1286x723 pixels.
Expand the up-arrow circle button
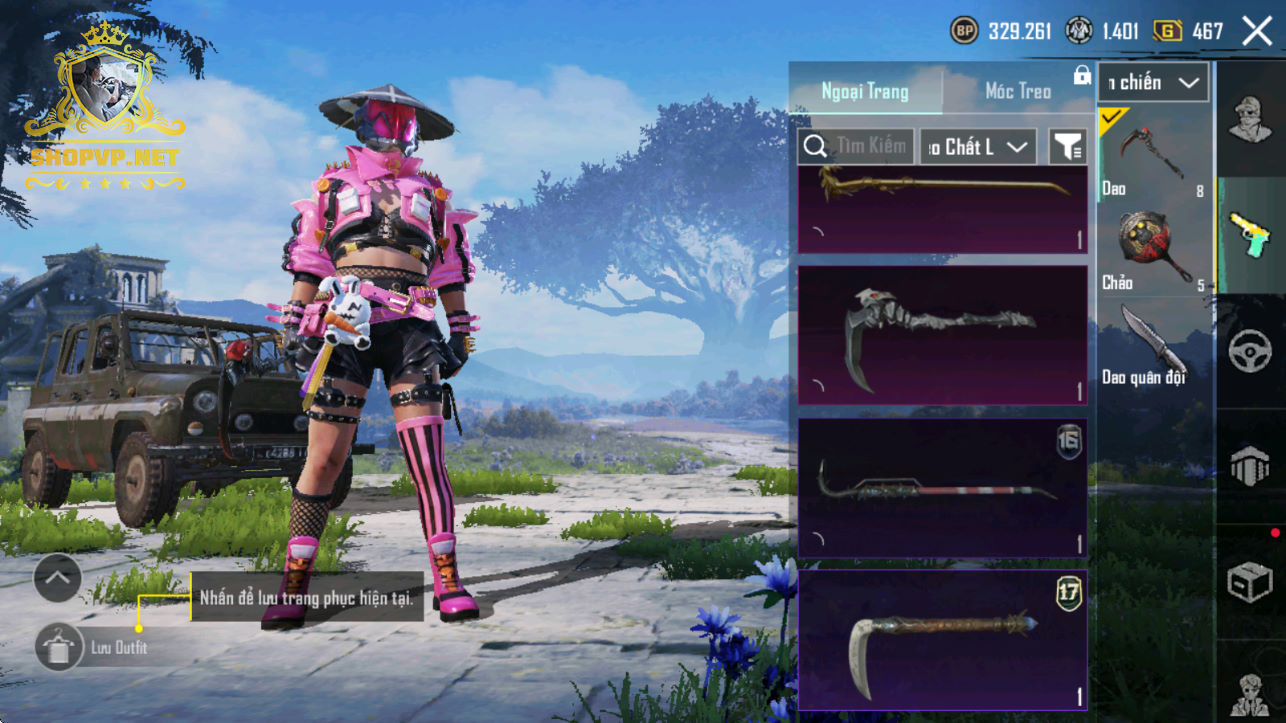57,577
